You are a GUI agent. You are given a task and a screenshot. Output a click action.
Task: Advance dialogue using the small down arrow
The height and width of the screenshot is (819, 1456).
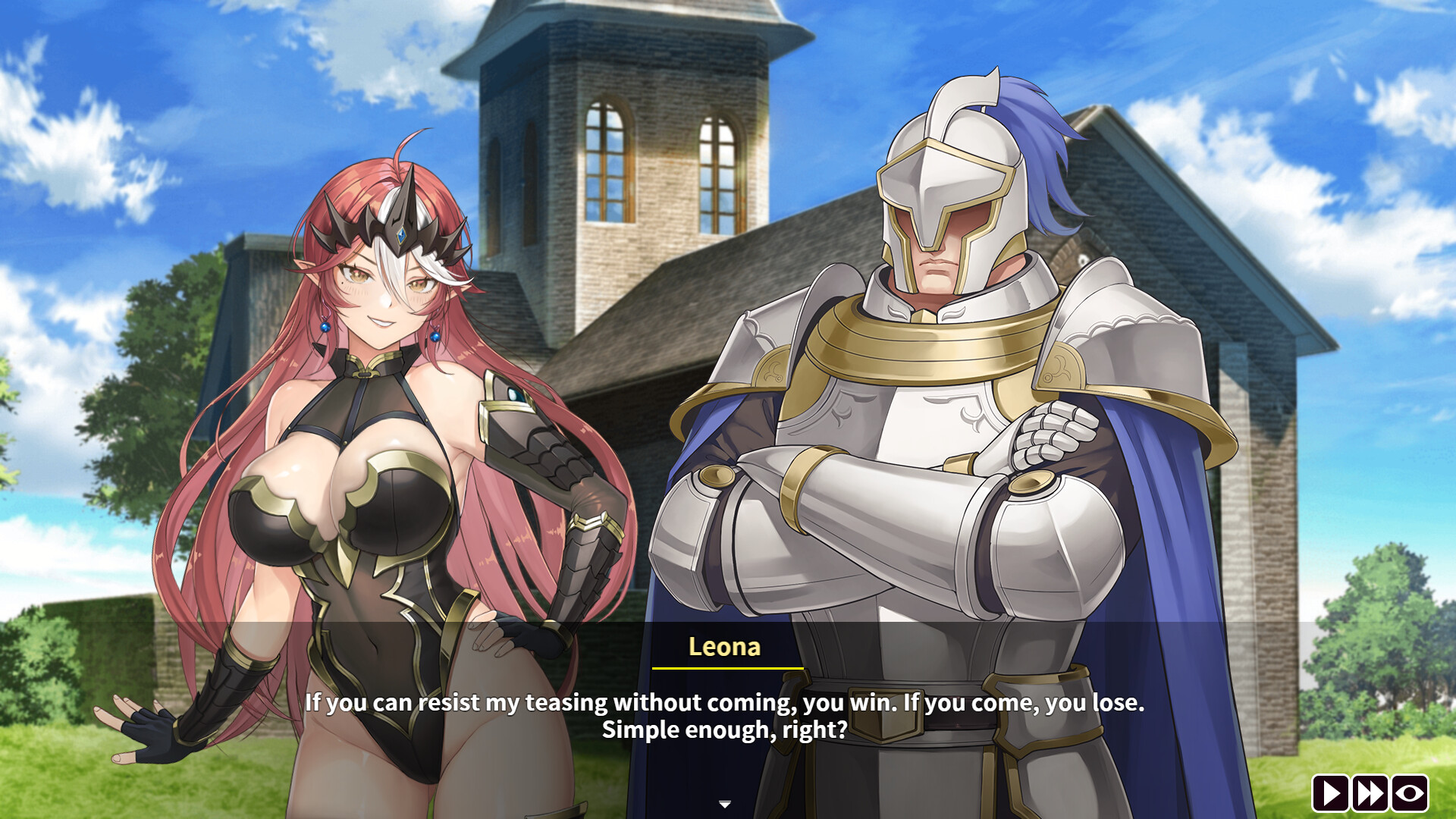(725, 804)
